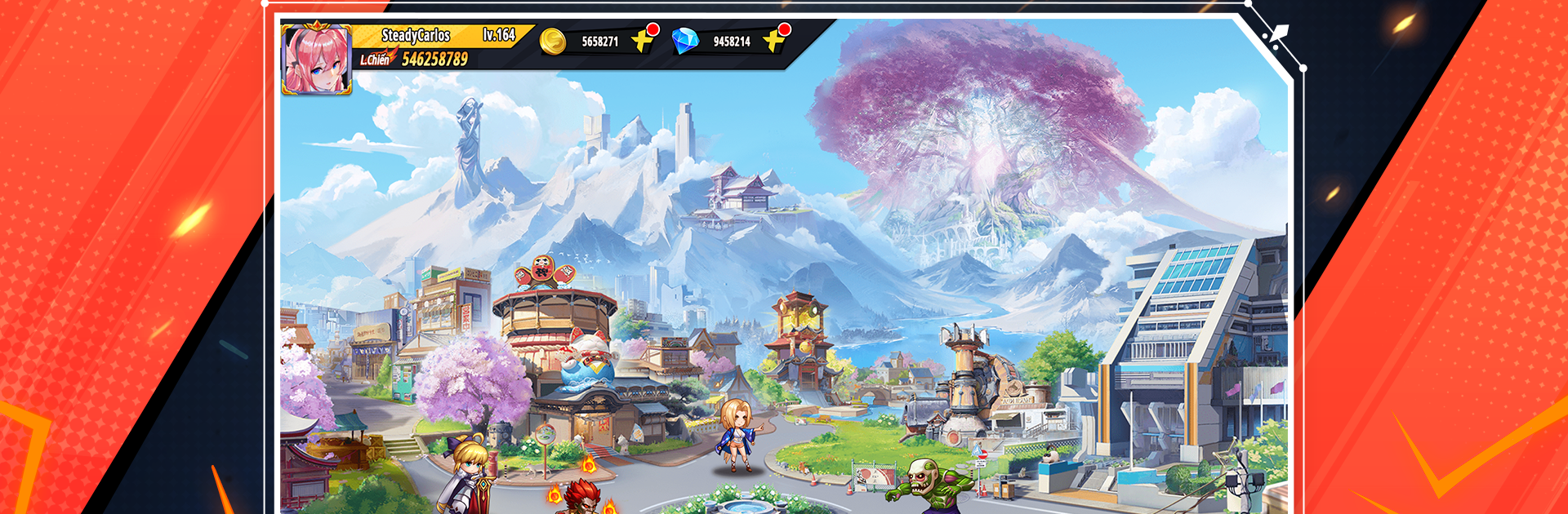Open the pink-haired player avatar profile

coord(316,60)
